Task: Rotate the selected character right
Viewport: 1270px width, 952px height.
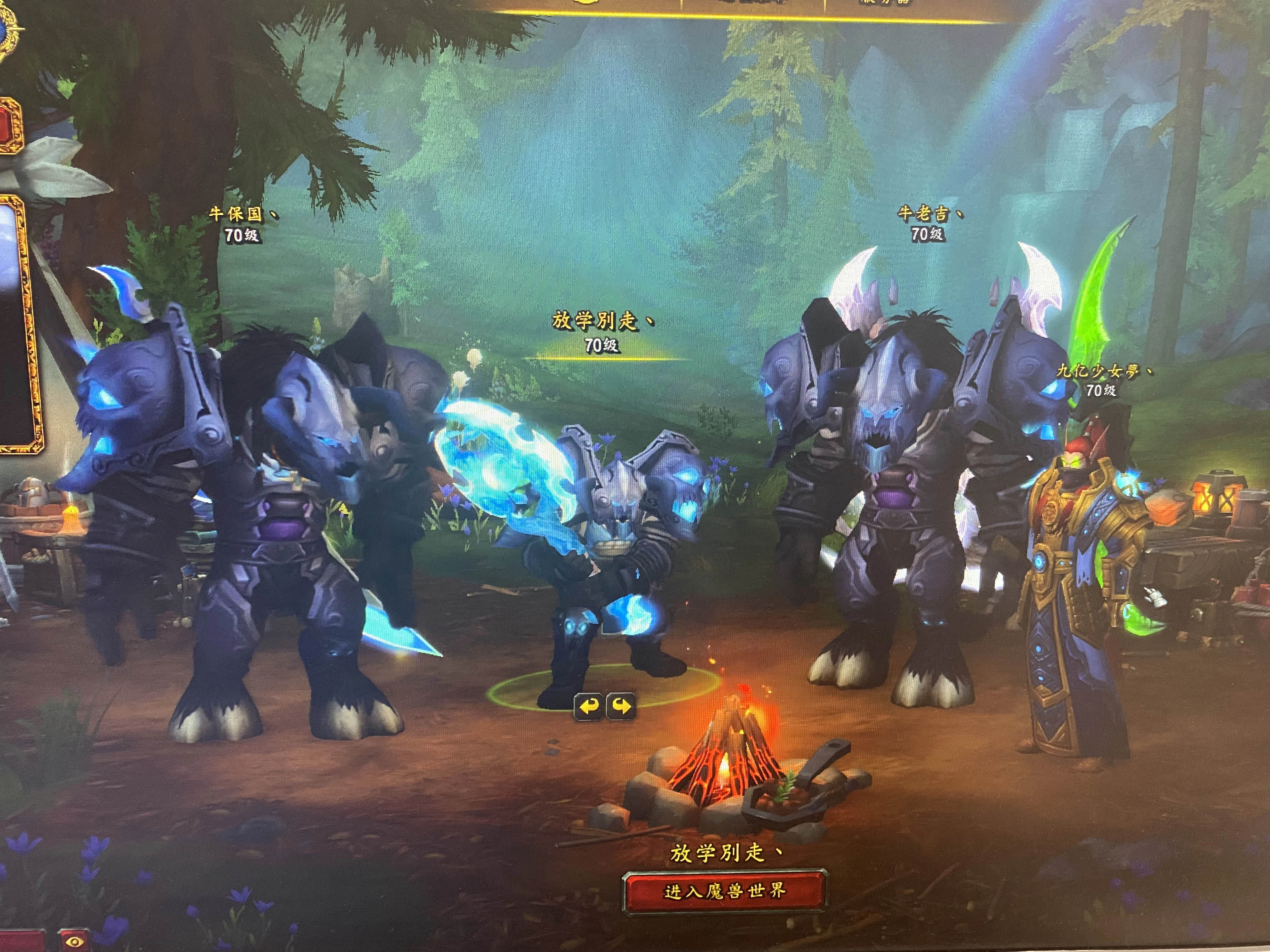Action: tap(621, 706)
